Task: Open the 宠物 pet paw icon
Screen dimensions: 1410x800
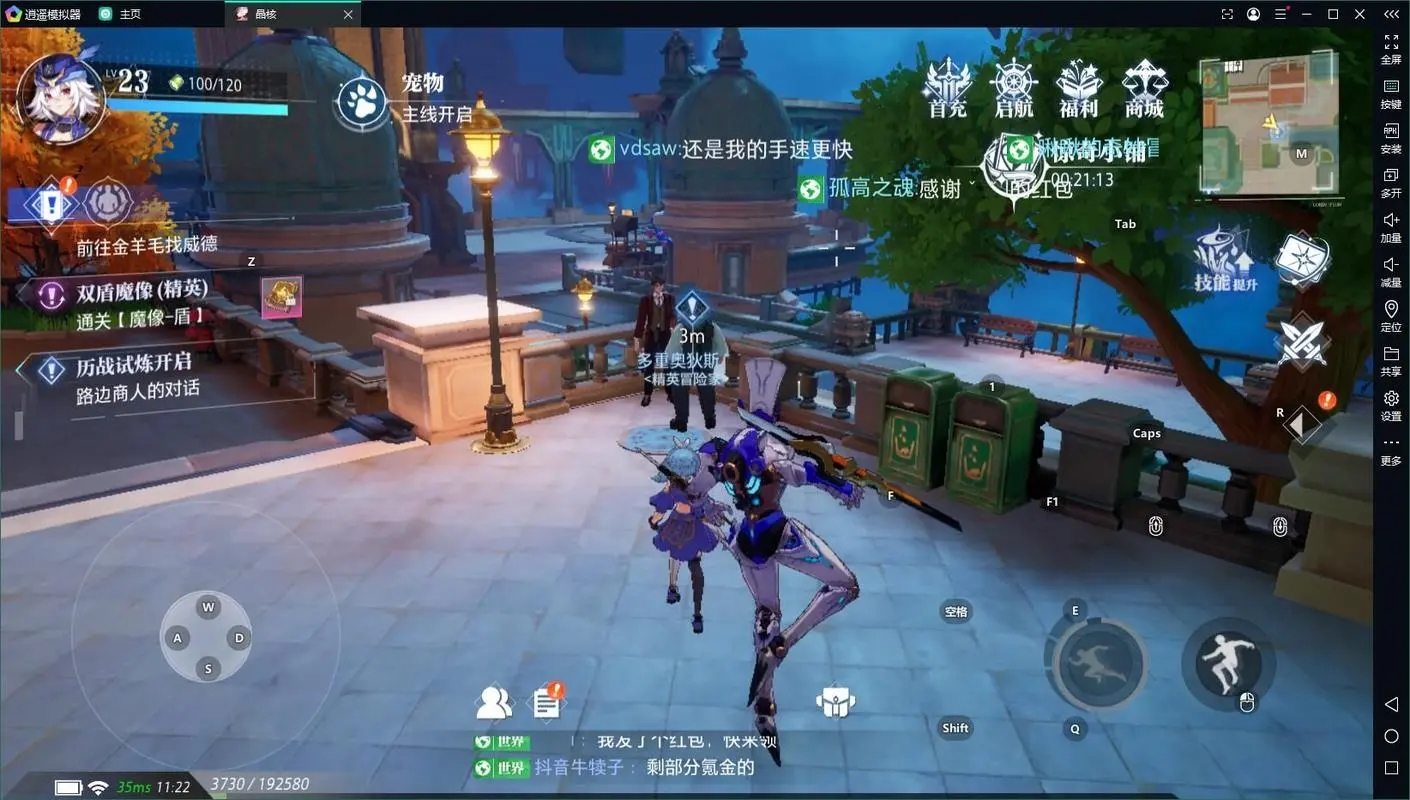Action: [x=362, y=100]
